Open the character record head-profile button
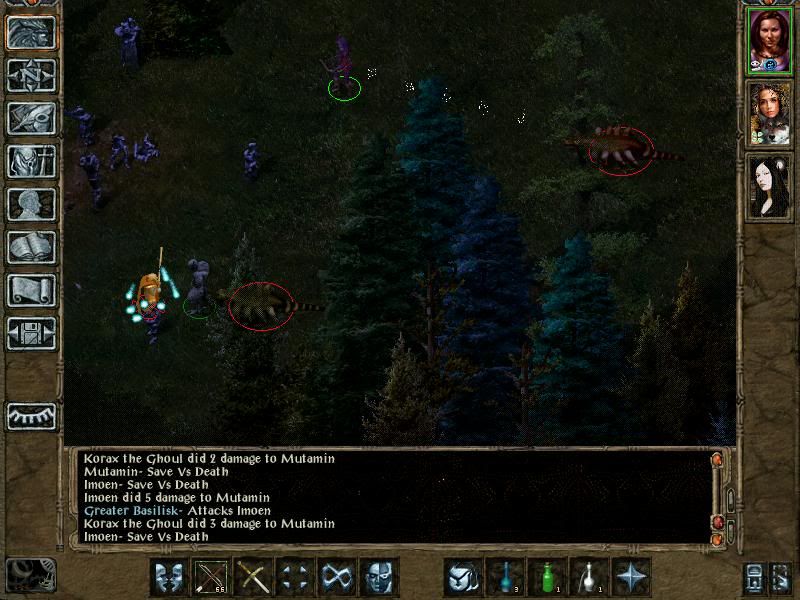Screen dimensions: 800x600 tap(31, 205)
